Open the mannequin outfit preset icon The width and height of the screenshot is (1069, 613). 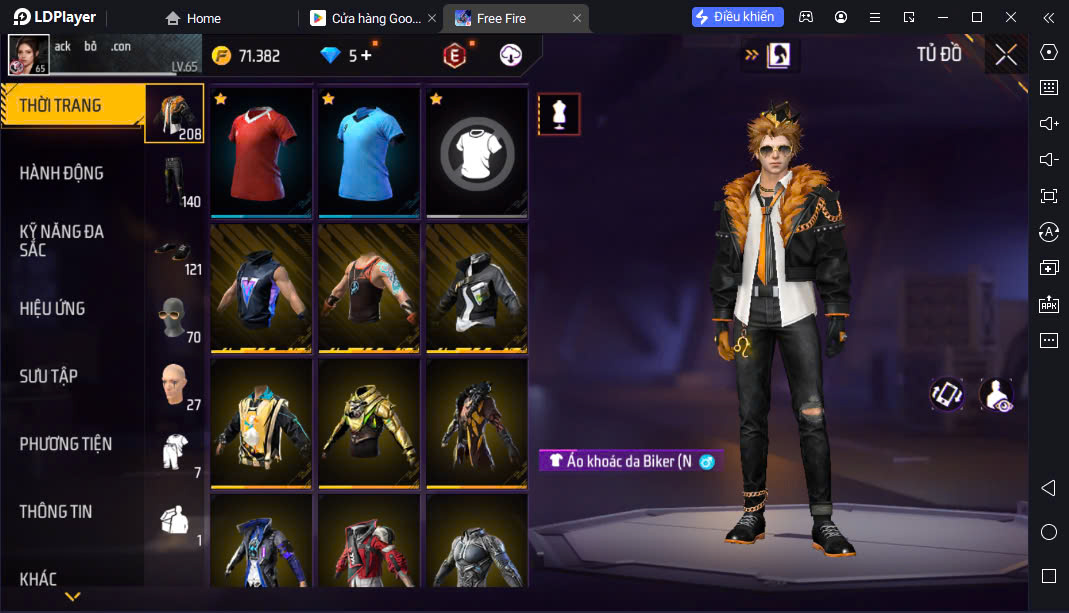coord(559,114)
